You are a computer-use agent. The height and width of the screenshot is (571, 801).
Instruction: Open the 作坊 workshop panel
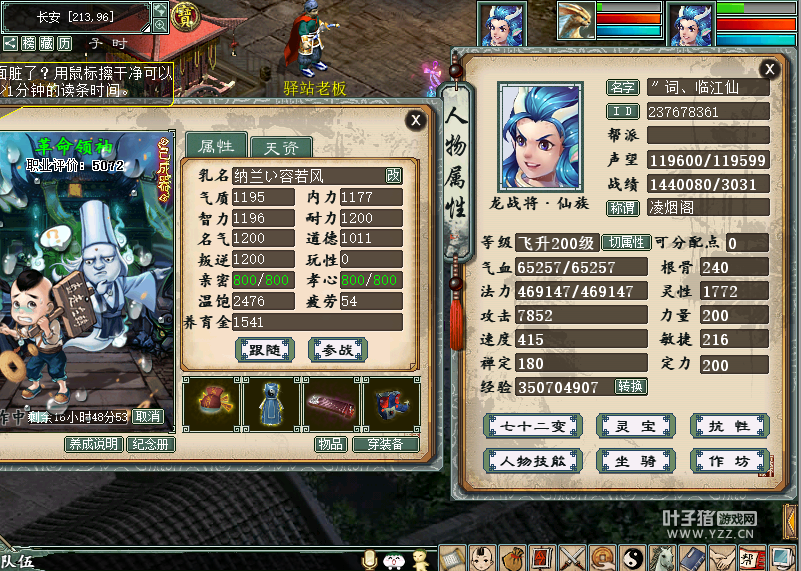[x=729, y=461]
